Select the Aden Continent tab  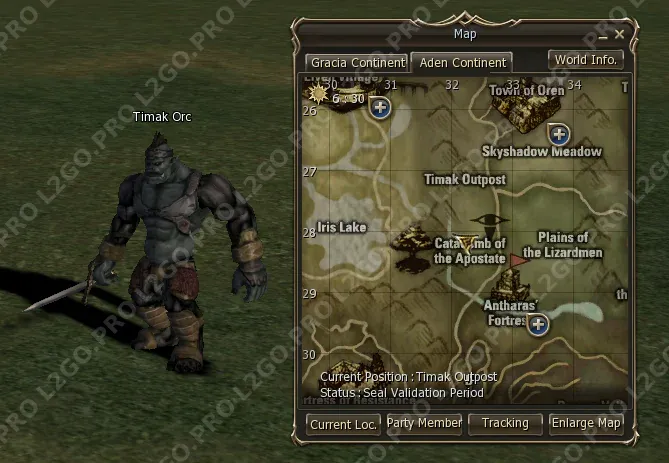tap(462, 62)
